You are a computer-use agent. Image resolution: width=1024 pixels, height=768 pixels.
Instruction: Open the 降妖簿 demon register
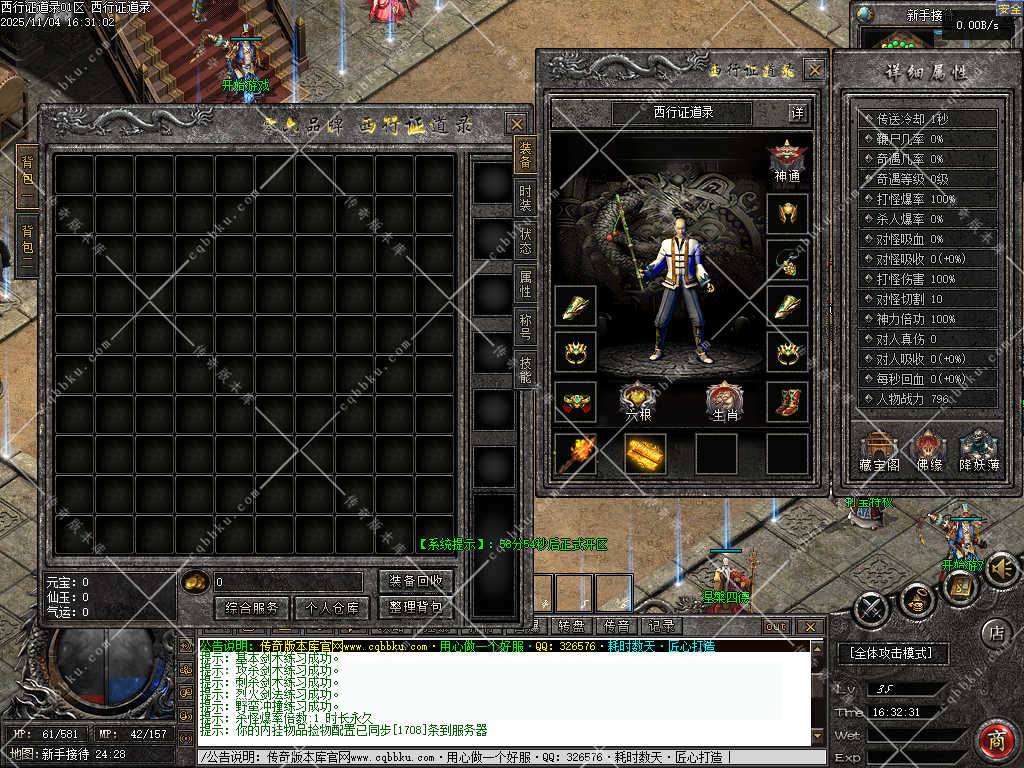click(x=978, y=450)
